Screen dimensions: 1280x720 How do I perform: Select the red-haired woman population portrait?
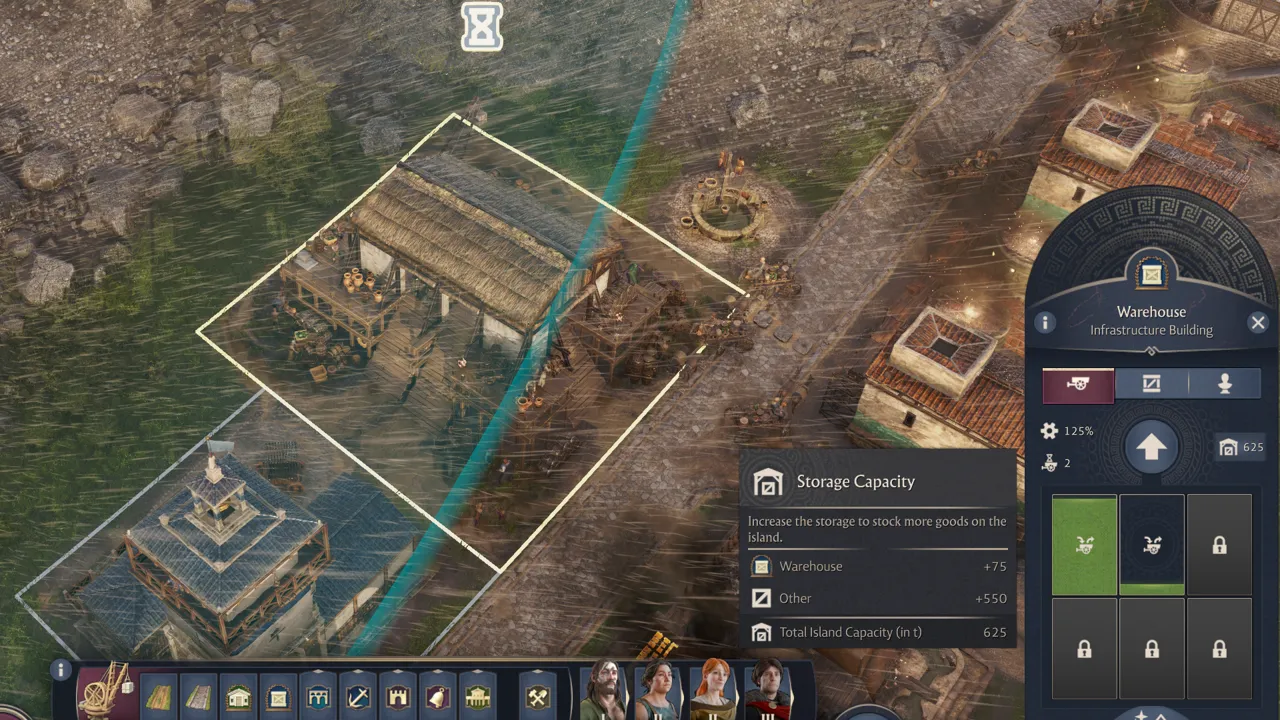point(713,692)
